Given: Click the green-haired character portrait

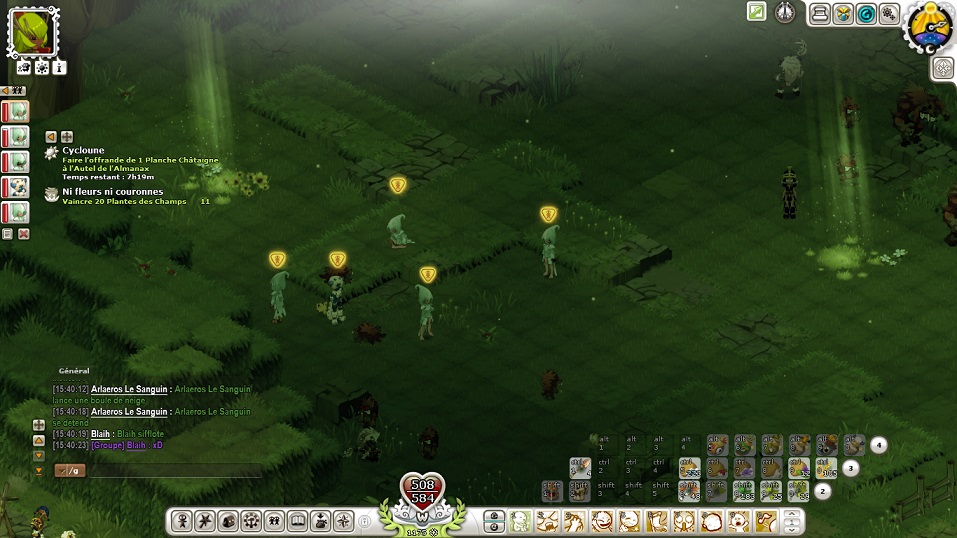Looking at the screenshot, I should (34, 31).
